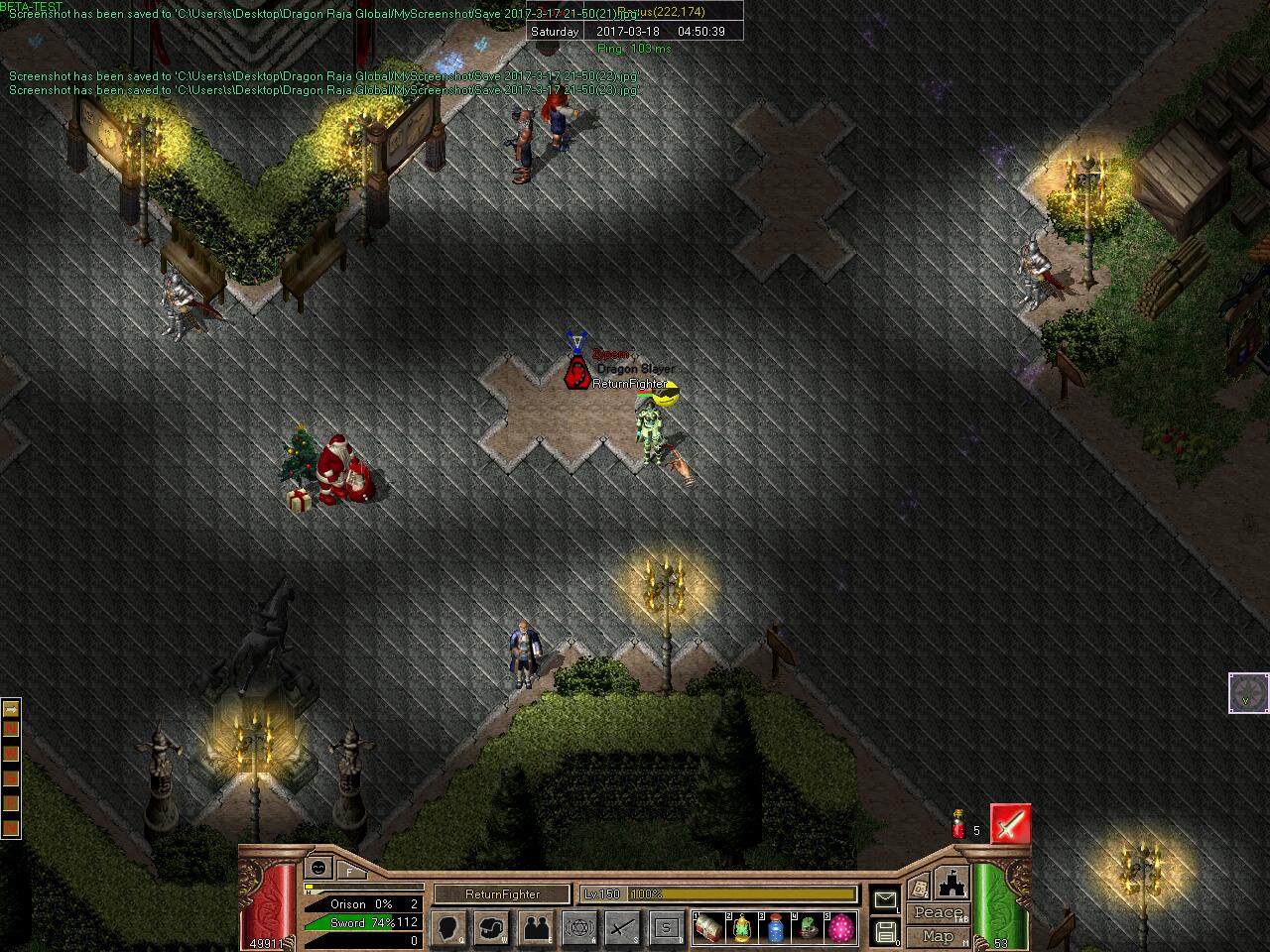Open the Map button
The height and width of the screenshot is (952, 1270).
click(x=938, y=936)
